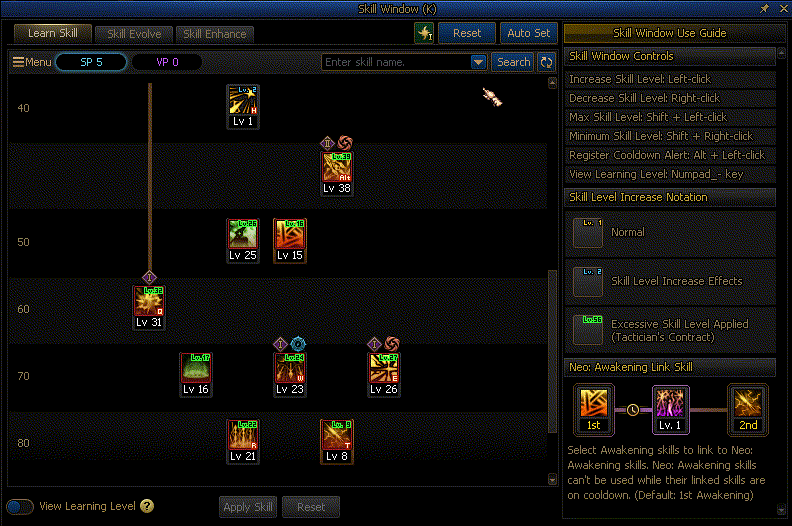Open the Skill Window Use Guide

670,33
